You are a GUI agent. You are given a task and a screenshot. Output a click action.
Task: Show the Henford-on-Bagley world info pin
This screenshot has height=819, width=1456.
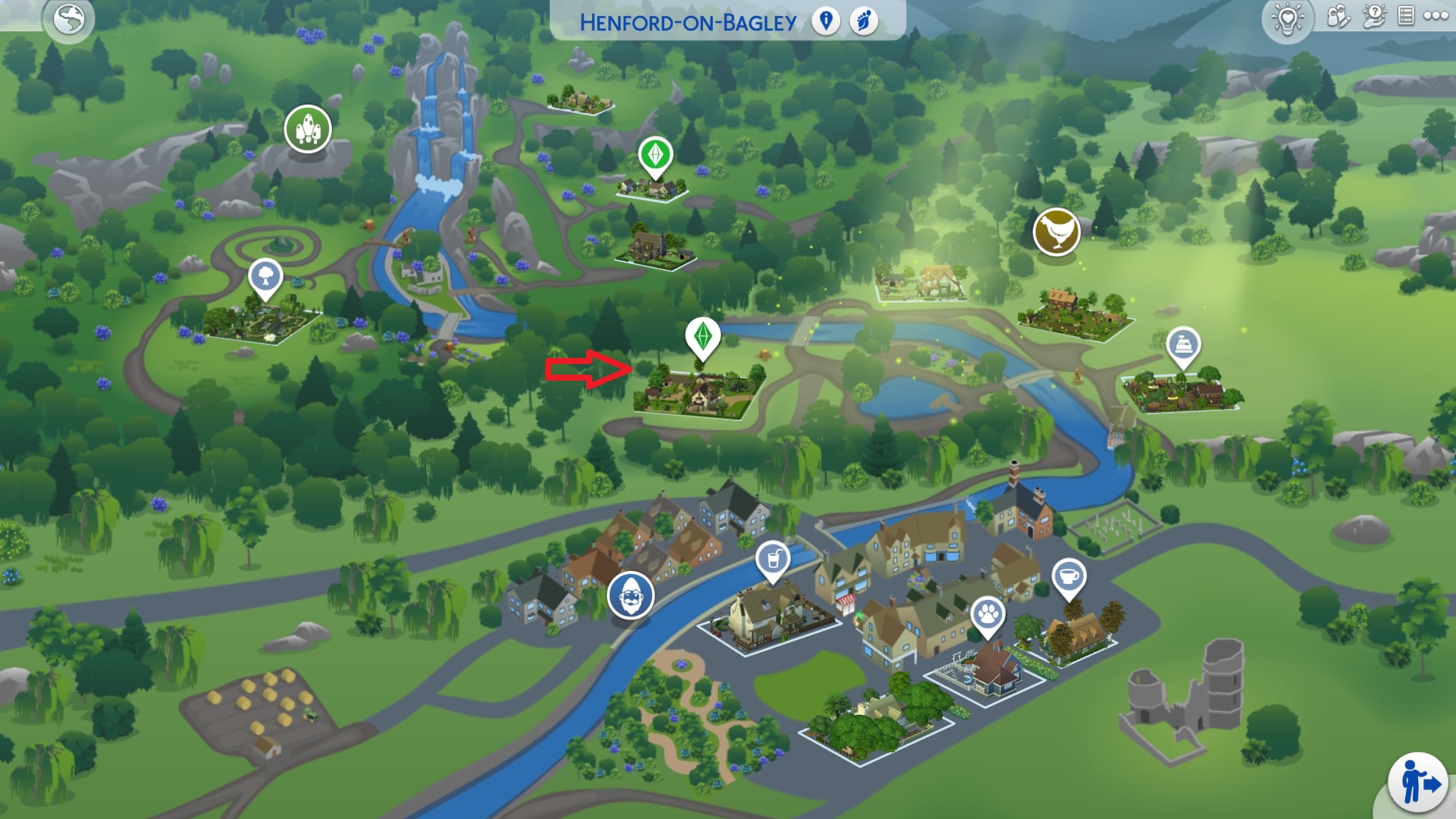[826, 21]
